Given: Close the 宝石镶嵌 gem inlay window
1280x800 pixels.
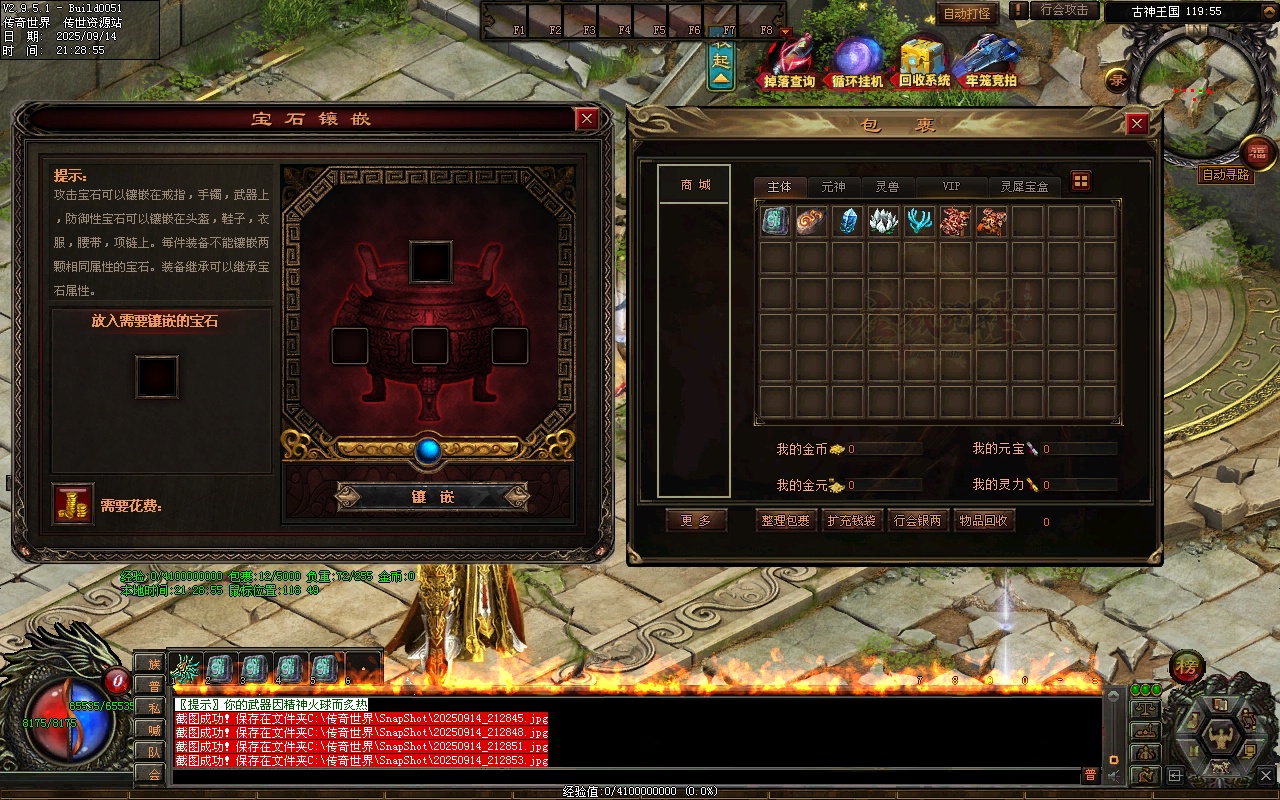Looking at the screenshot, I should (x=587, y=119).
